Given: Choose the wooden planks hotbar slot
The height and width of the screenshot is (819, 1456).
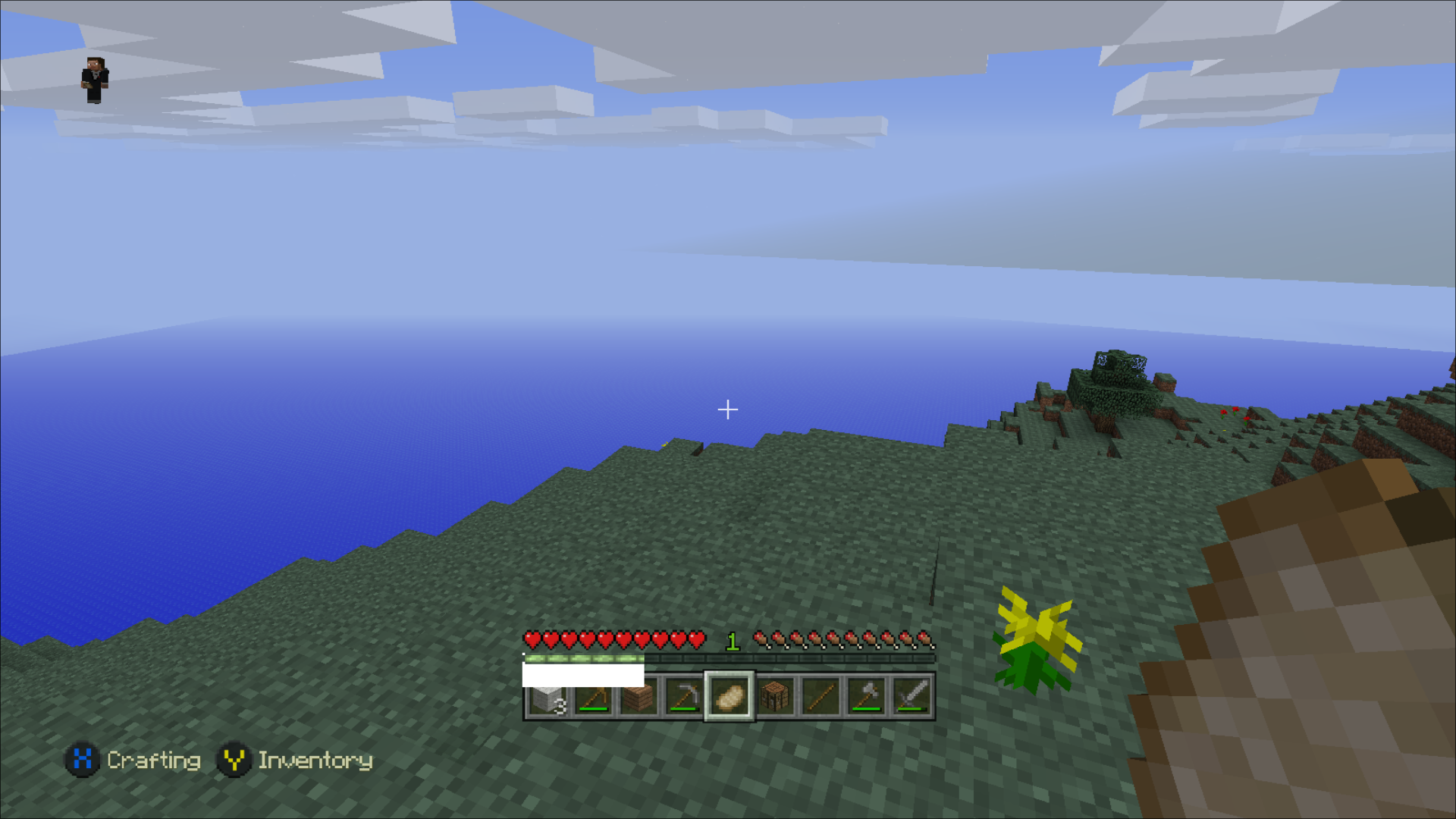Looking at the screenshot, I should pos(639,697).
